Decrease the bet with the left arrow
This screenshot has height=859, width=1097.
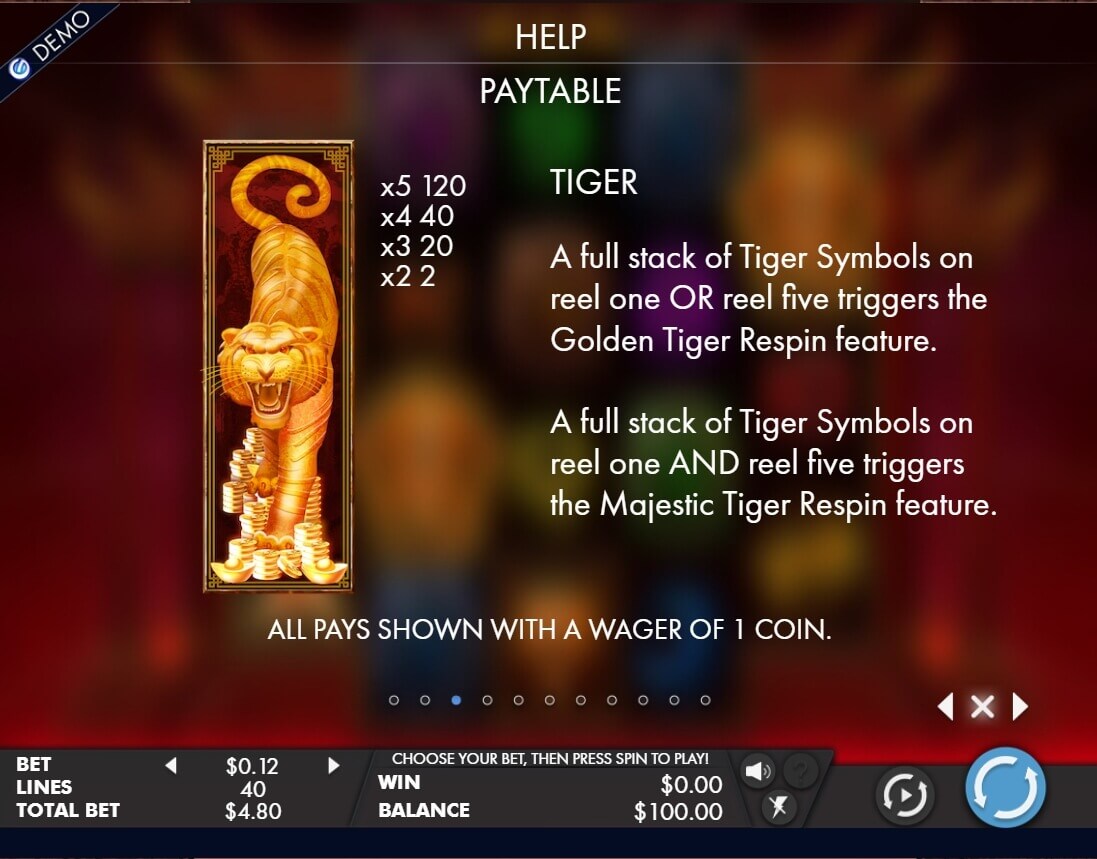click(x=170, y=766)
